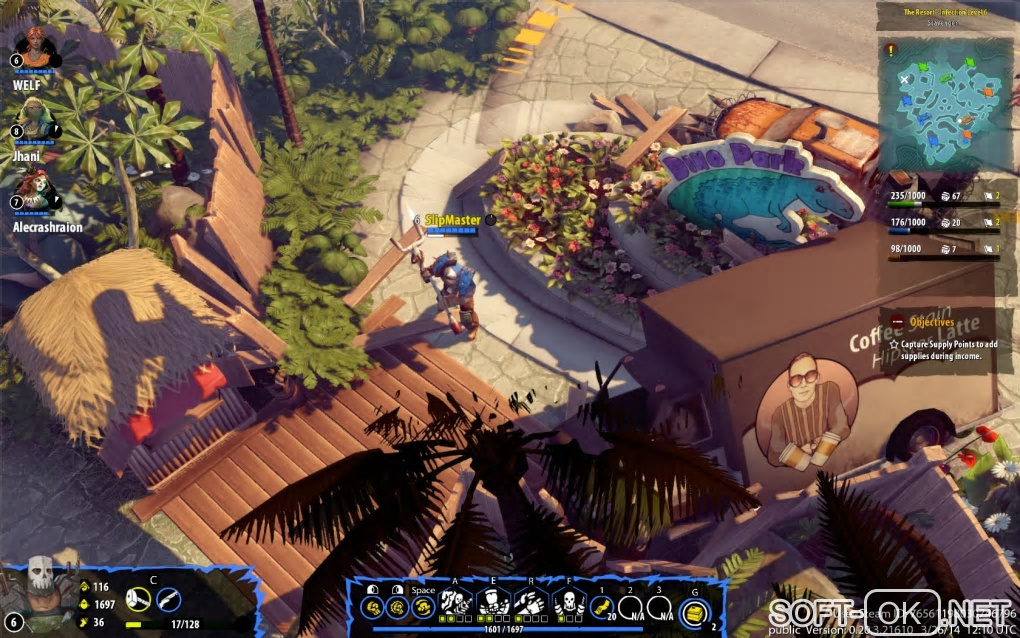Collapse the Objectives panel

tap(898, 321)
